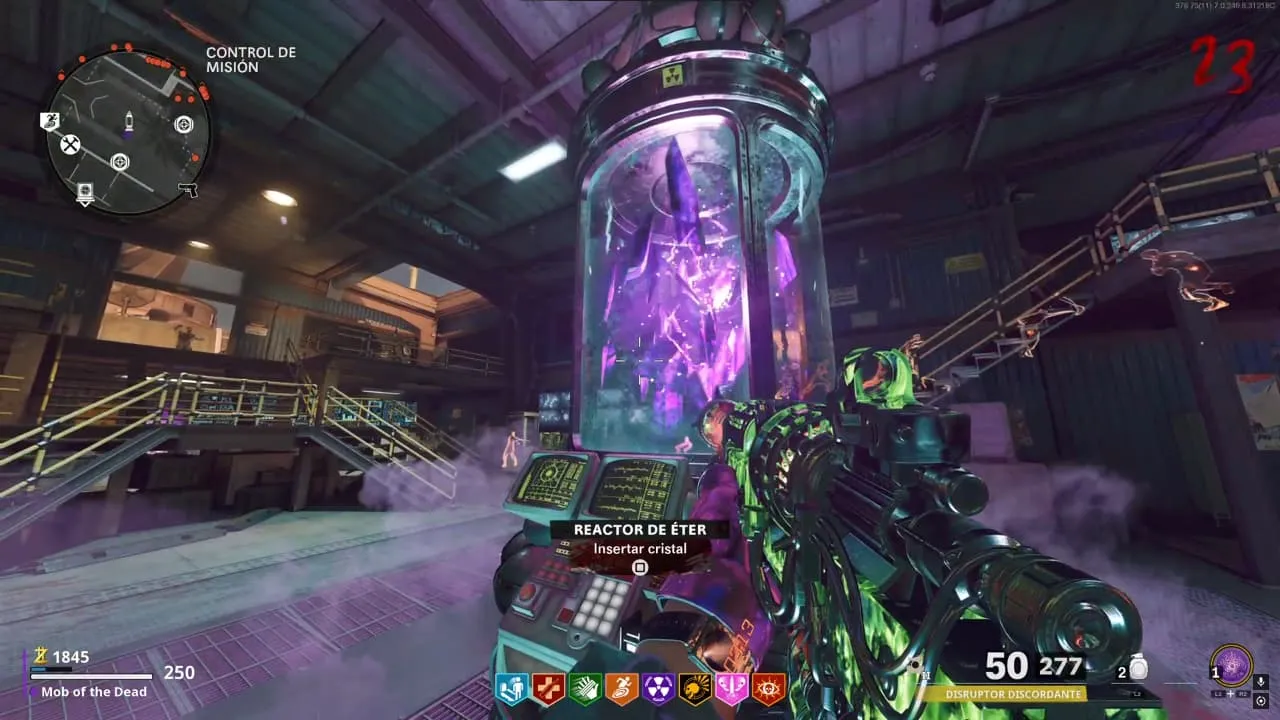
Task: Select the pink perk icon
Action: pyautogui.click(x=732, y=687)
